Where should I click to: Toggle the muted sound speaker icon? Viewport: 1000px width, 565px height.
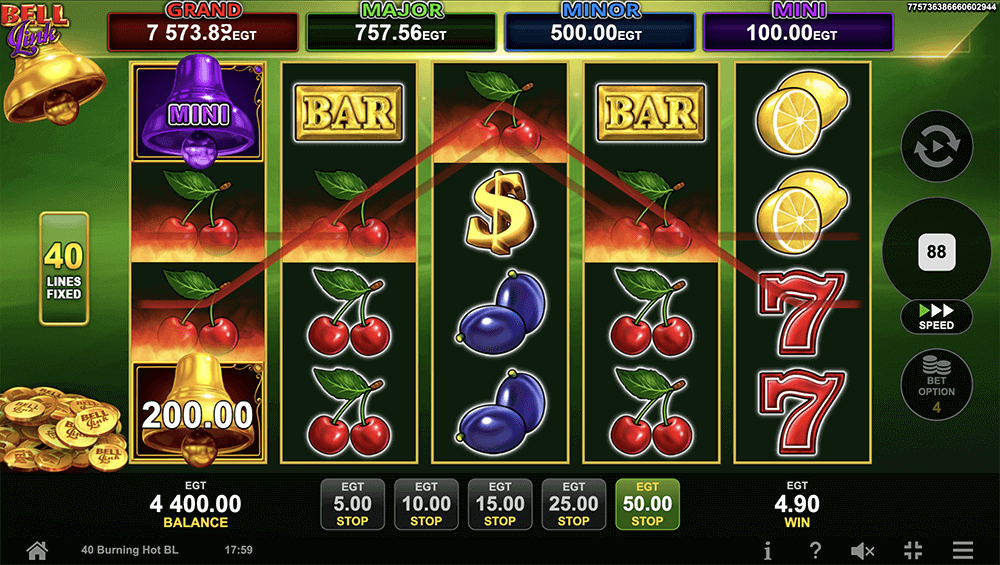(x=862, y=550)
